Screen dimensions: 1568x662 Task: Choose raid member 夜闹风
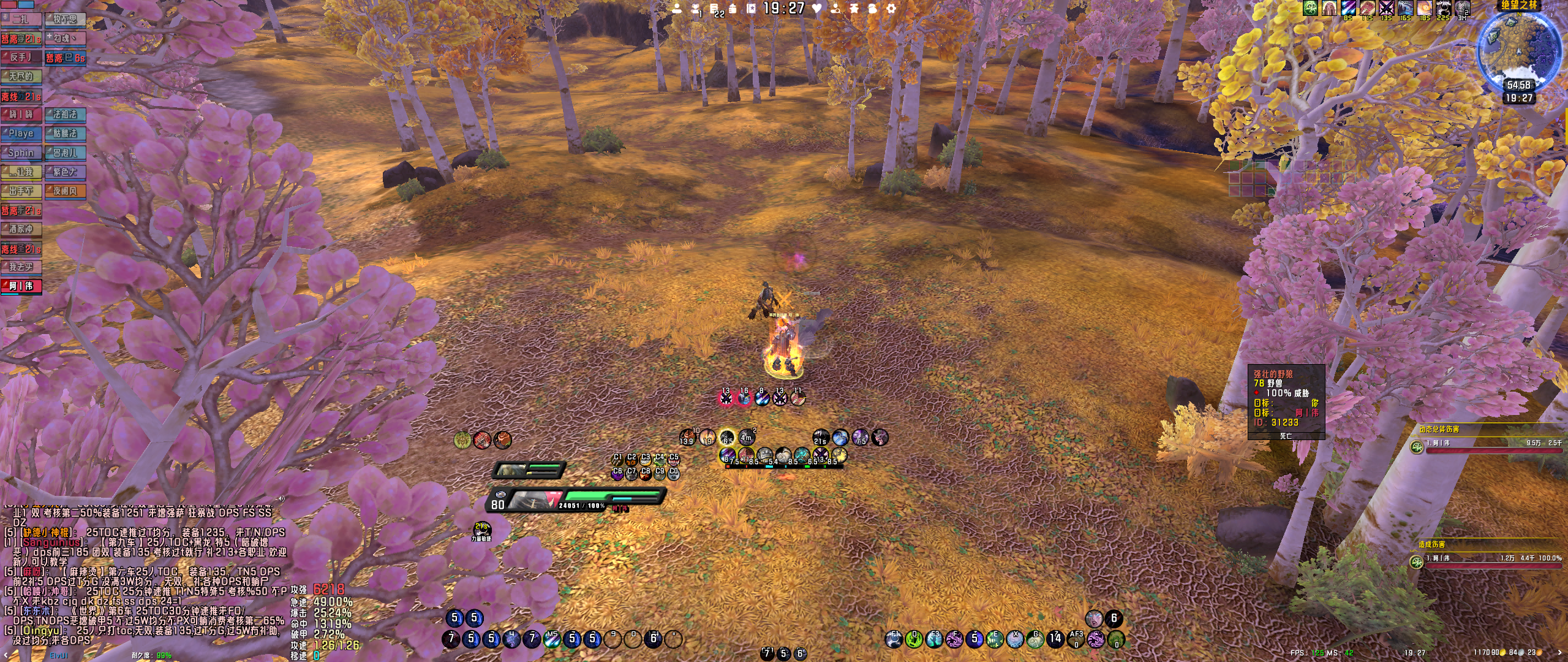[65, 191]
